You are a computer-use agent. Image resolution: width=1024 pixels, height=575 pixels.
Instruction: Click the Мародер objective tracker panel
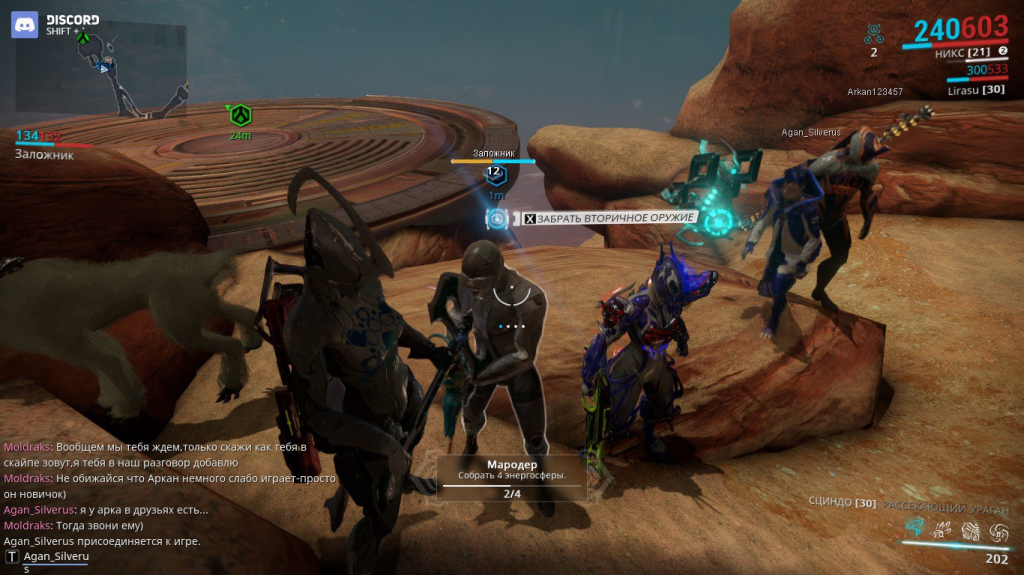(512, 478)
